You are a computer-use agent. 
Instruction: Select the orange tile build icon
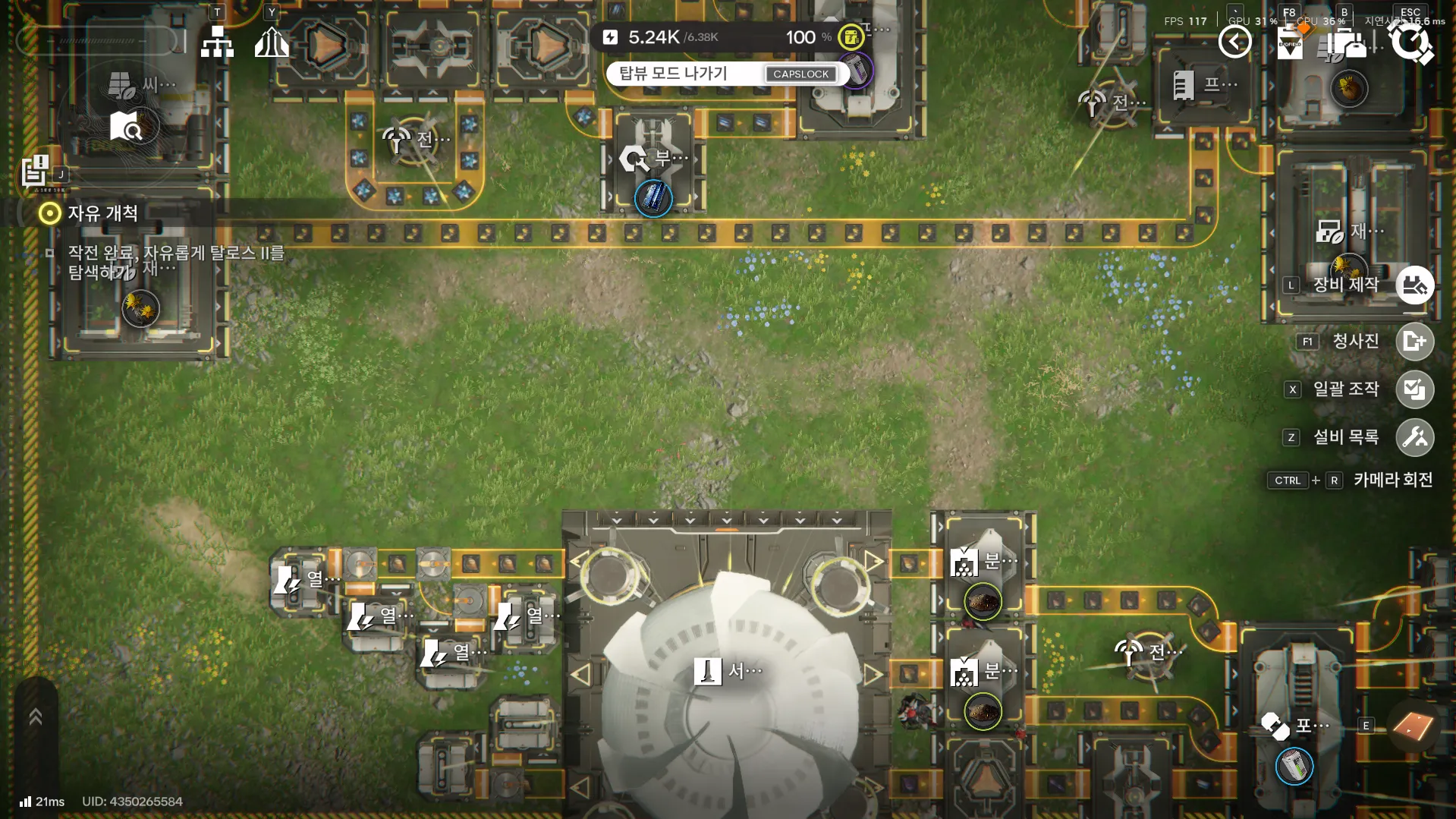tap(1413, 726)
